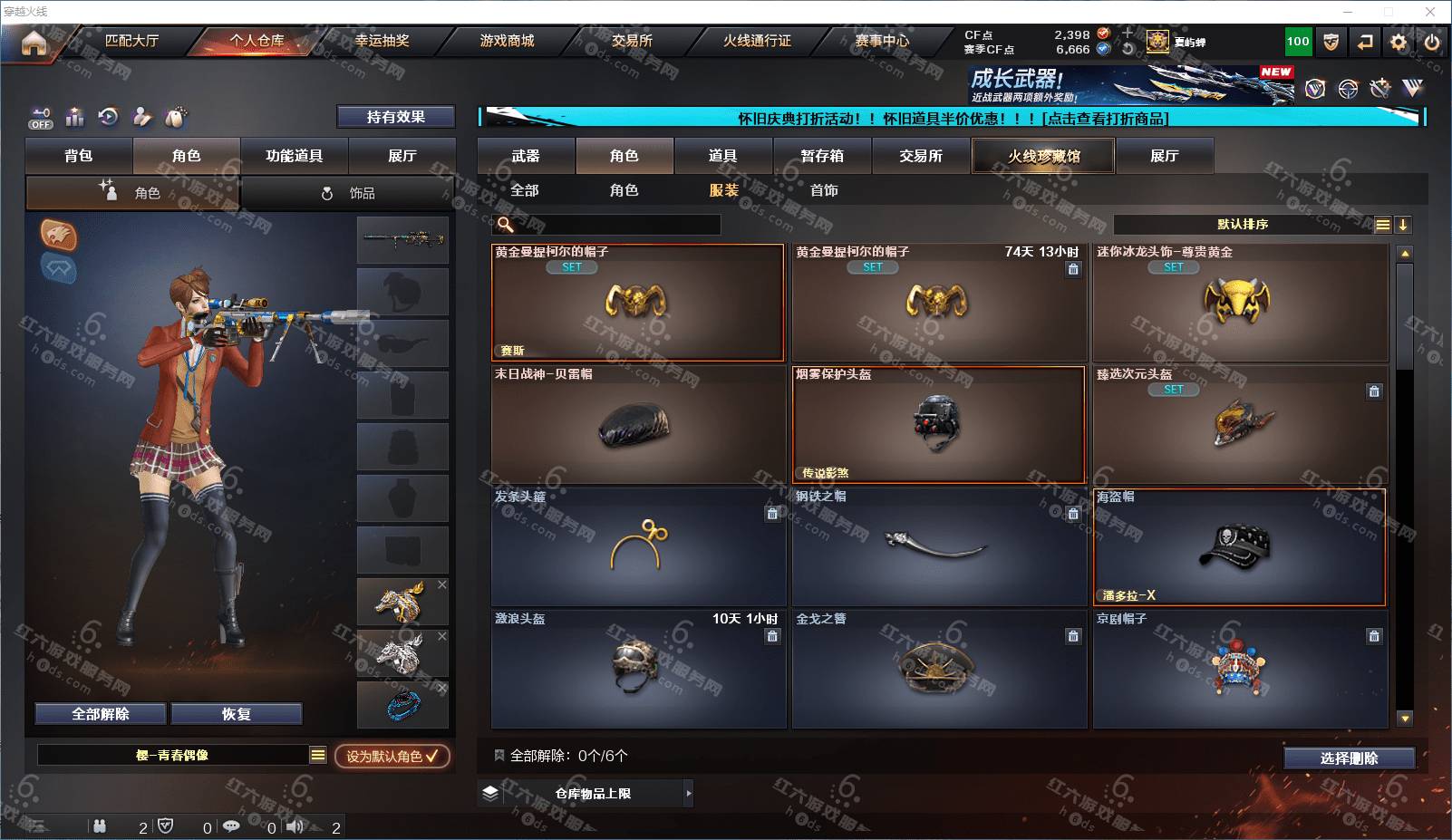1452x840 pixels.
Task: Close the game window
Action: [x=1430, y=12]
